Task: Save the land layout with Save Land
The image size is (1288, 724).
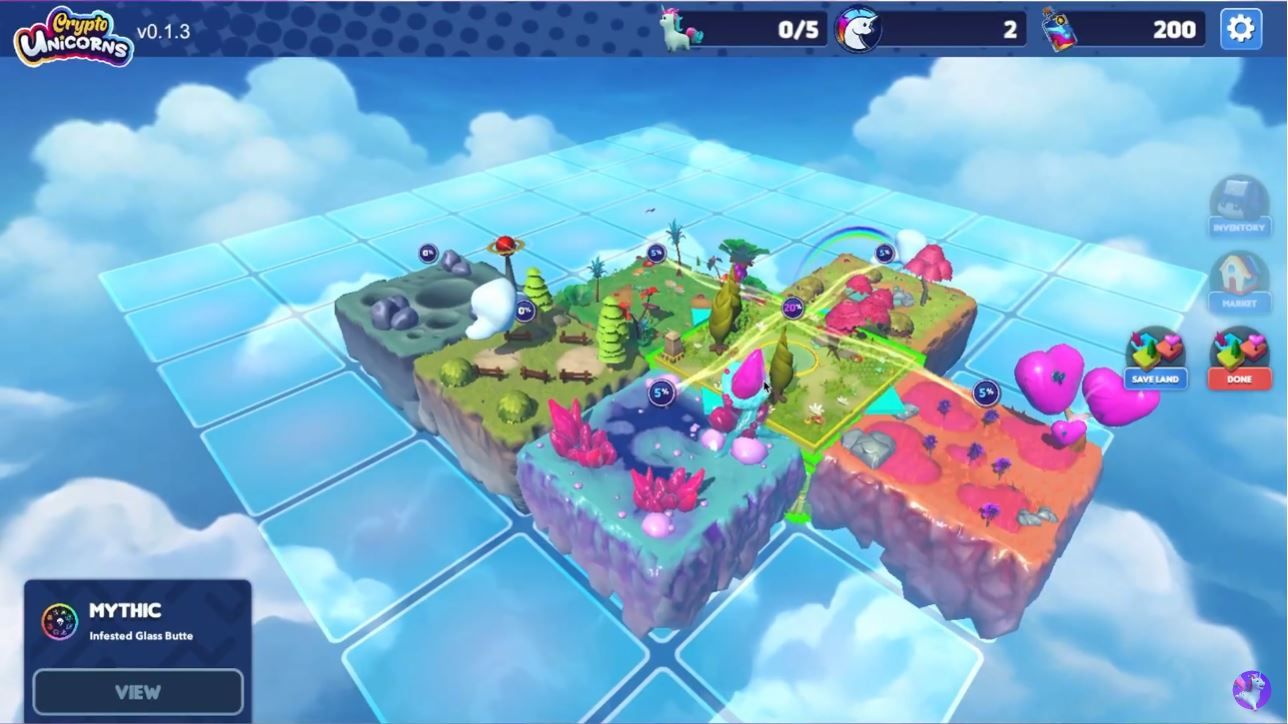Action: pos(1155,358)
